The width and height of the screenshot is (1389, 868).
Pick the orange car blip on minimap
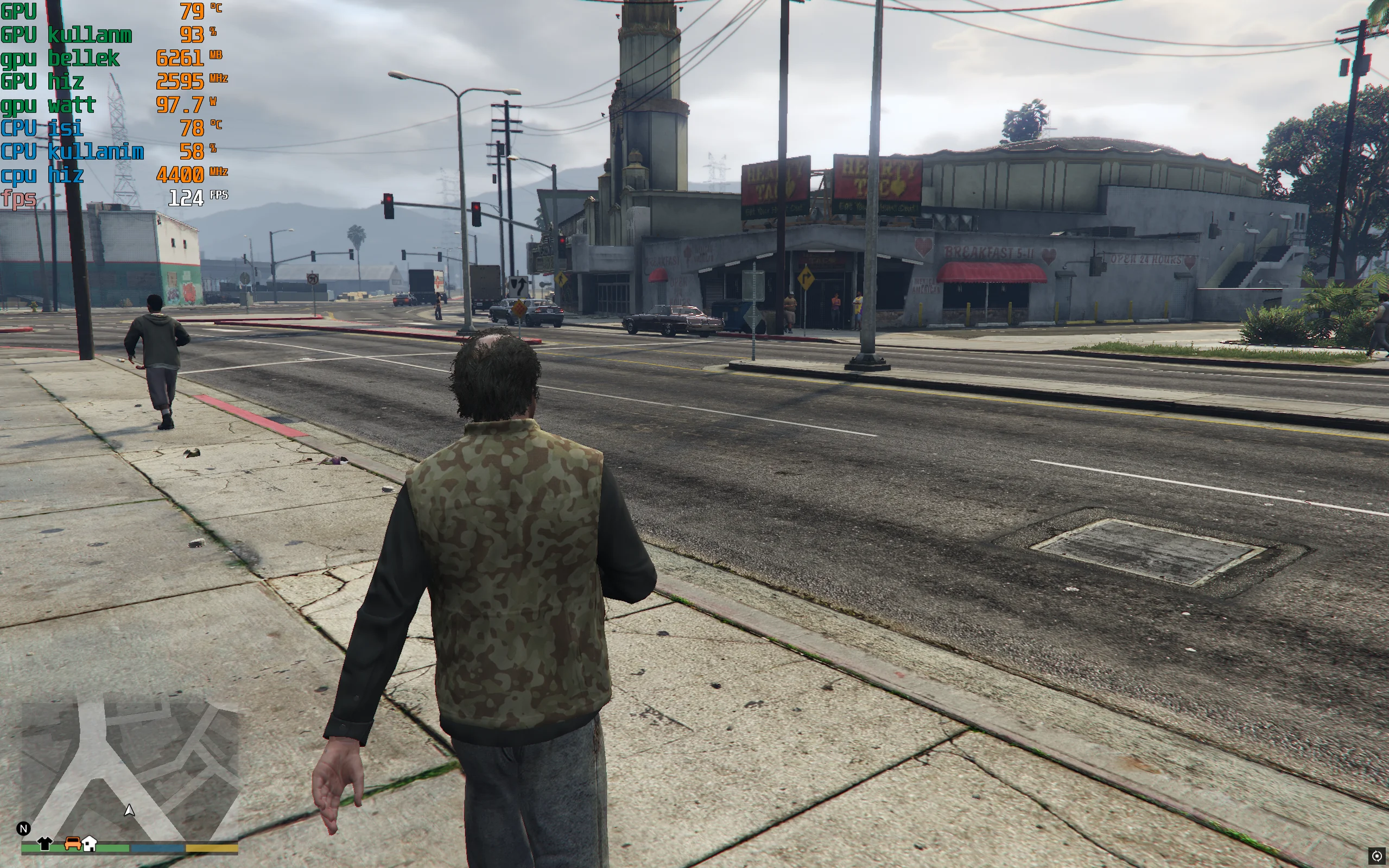(x=73, y=842)
